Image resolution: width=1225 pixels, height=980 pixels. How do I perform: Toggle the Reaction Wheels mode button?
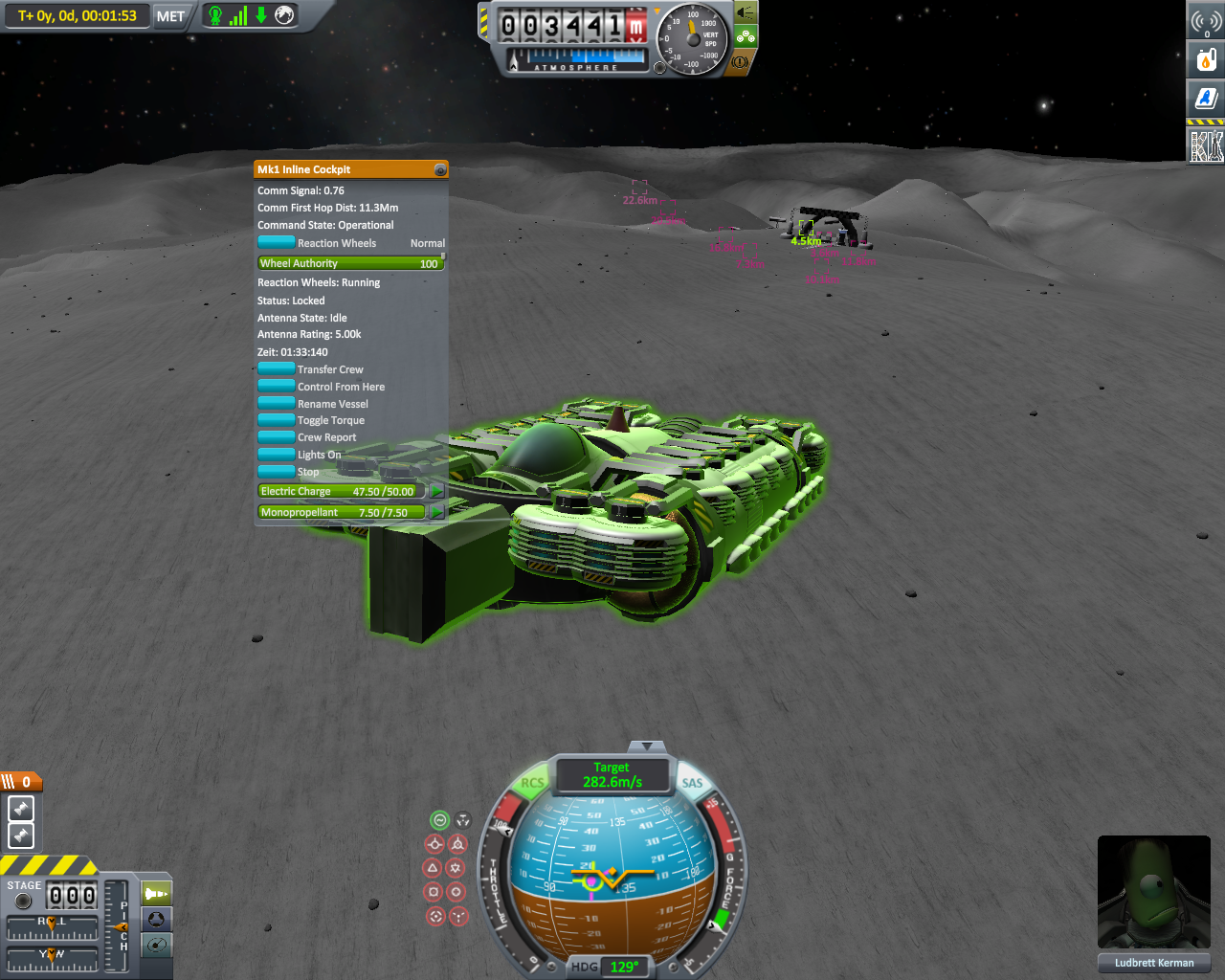[277, 243]
